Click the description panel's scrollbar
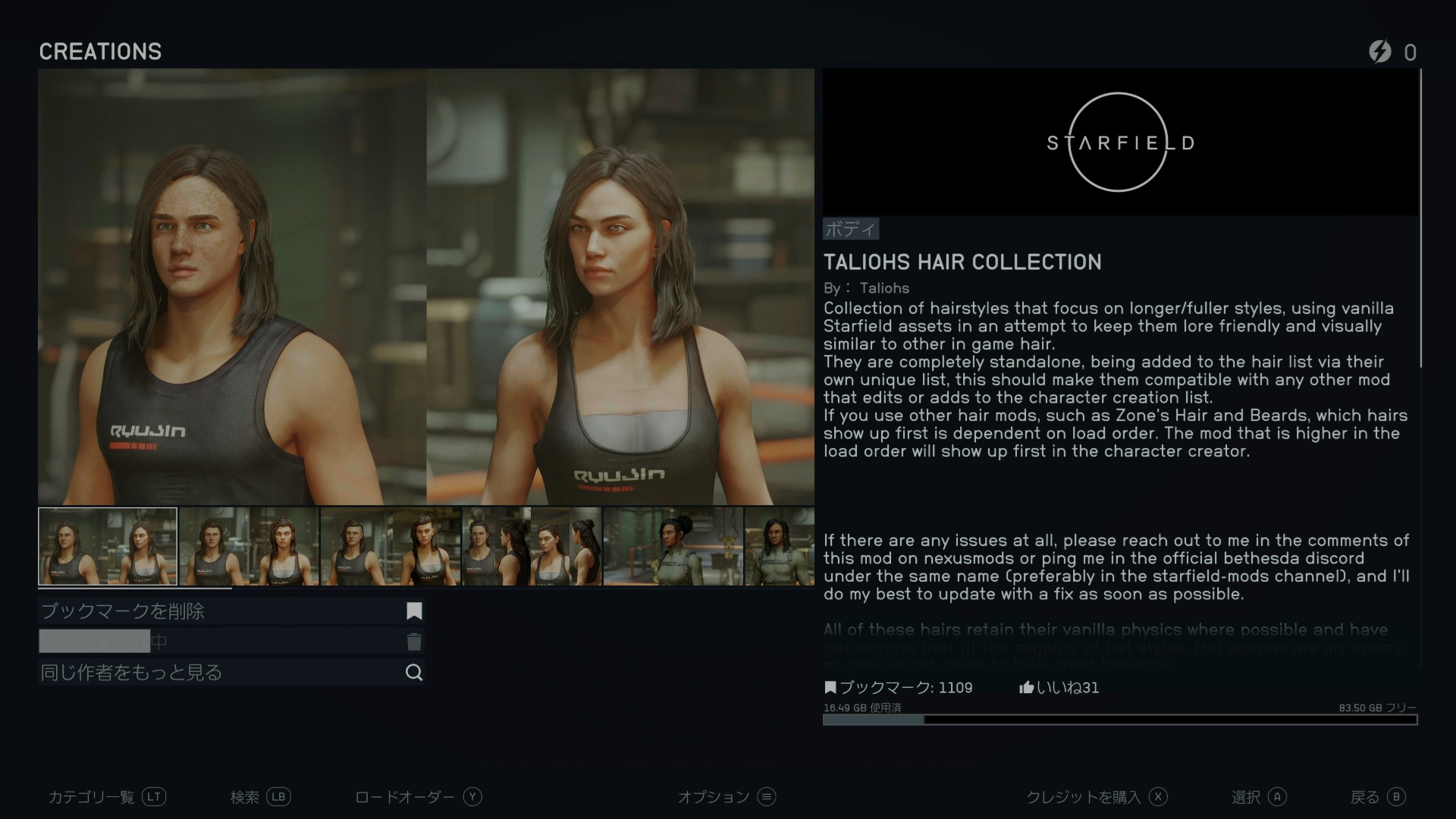Viewport: 1456px width, 819px height. click(x=1420, y=220)
